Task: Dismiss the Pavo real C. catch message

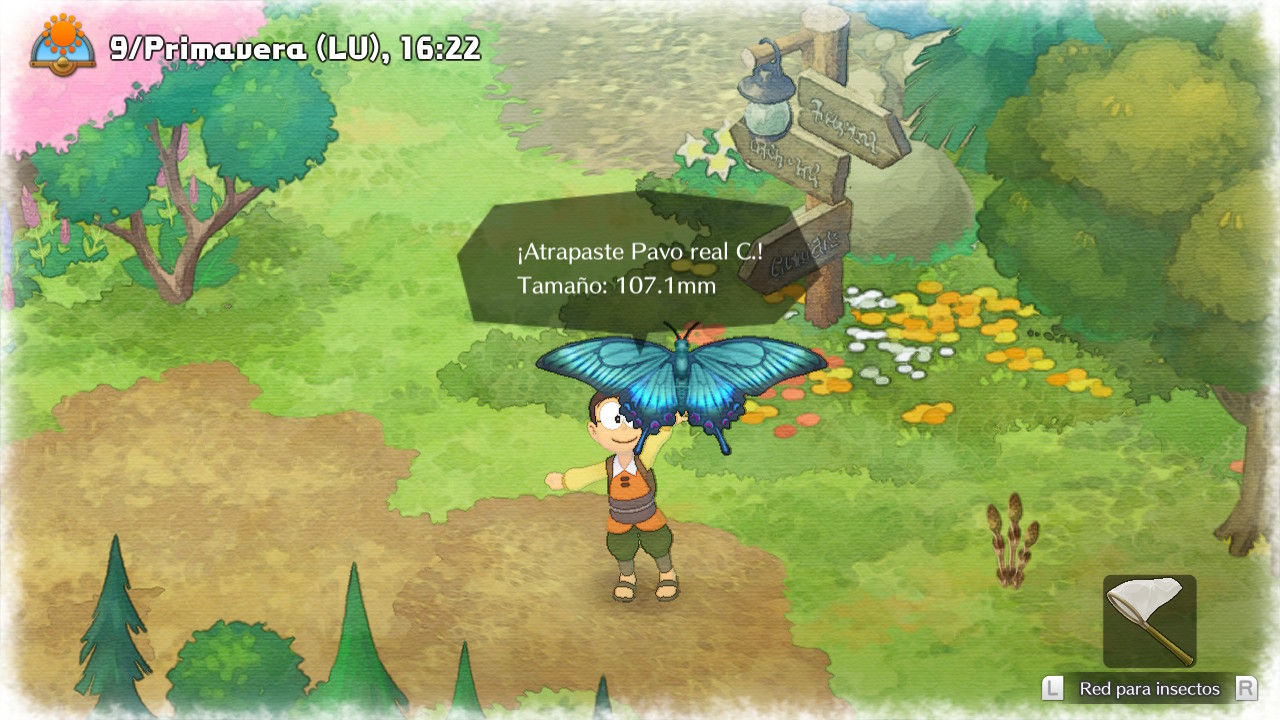Action: pos(638,268)
